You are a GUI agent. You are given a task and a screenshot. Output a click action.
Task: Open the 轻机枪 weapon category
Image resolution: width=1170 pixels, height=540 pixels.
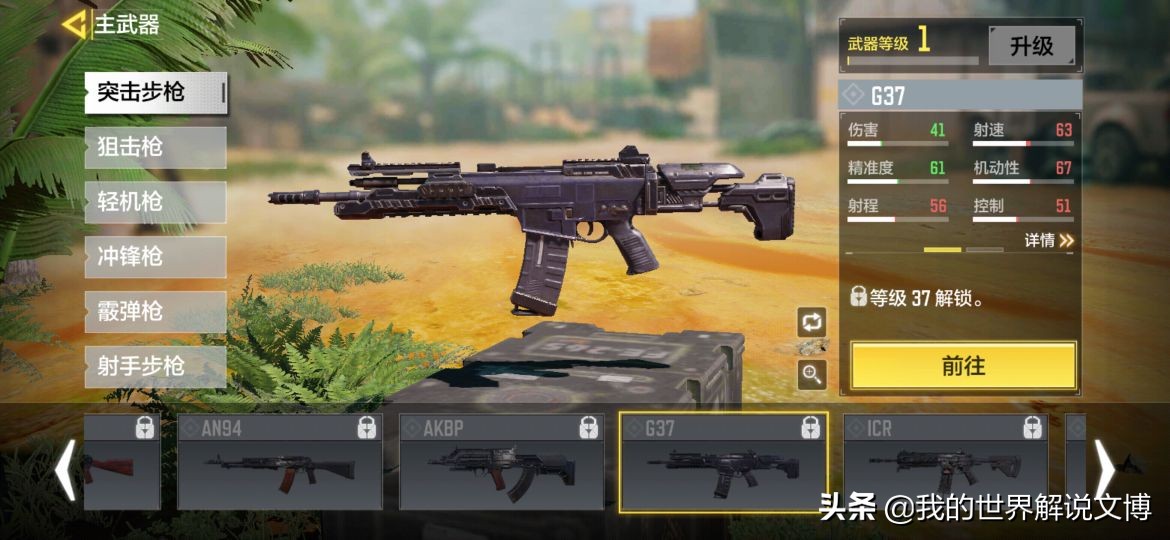(155, 202)
